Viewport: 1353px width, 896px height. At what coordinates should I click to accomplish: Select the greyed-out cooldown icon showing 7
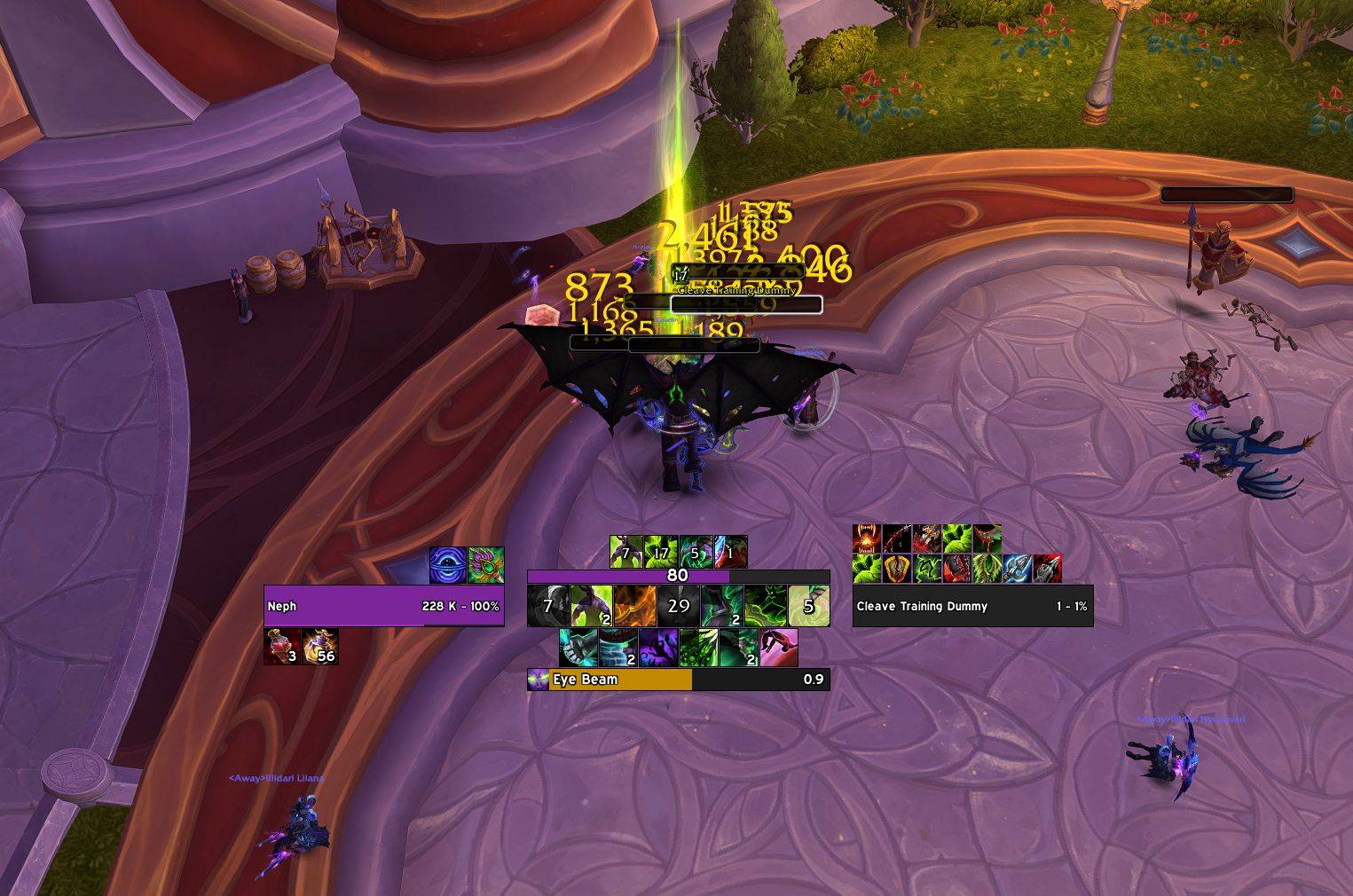[547, 606]
